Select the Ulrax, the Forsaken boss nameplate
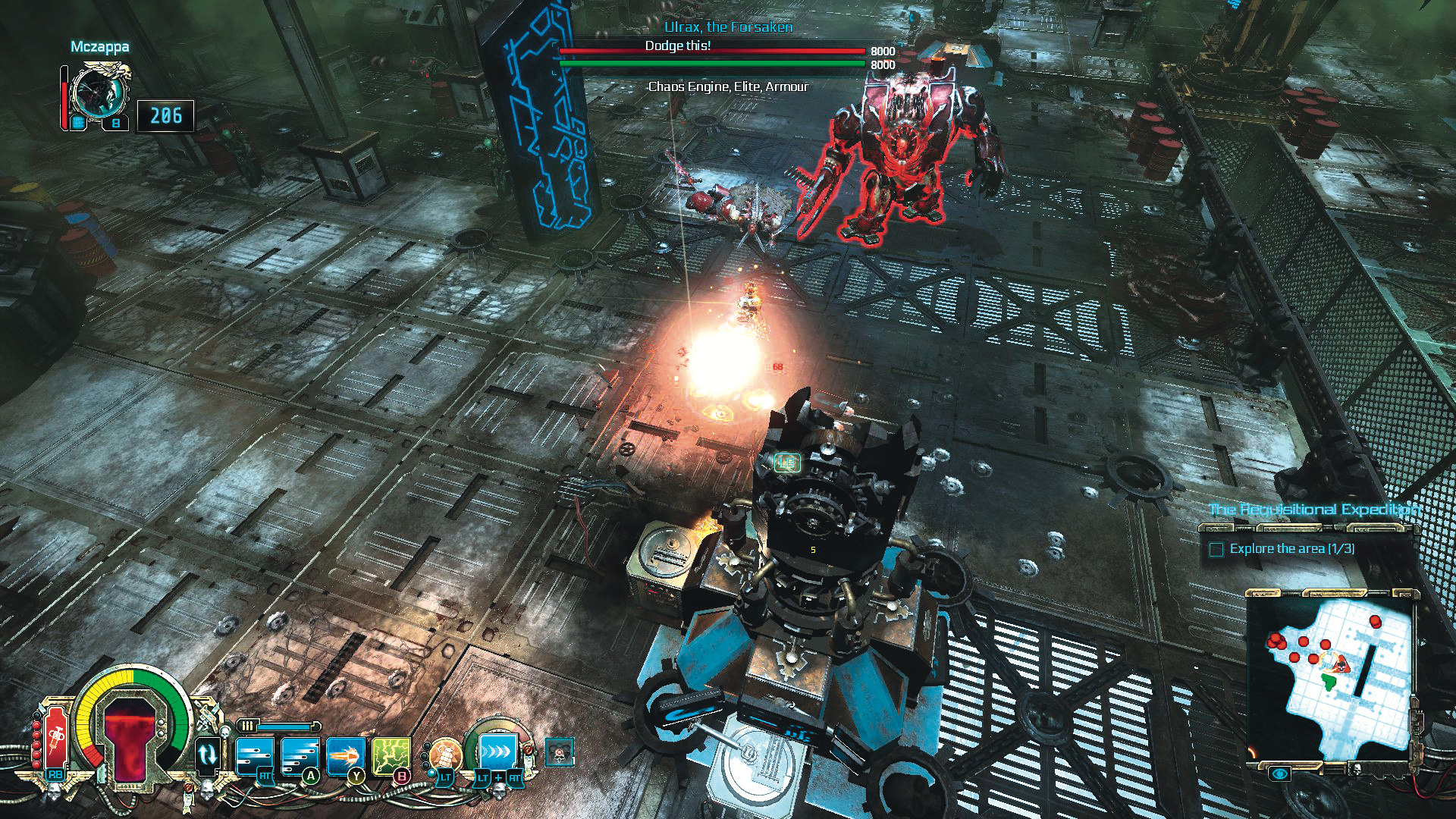The width and height of the screenshot is (1456, 819). pos(728,27)
